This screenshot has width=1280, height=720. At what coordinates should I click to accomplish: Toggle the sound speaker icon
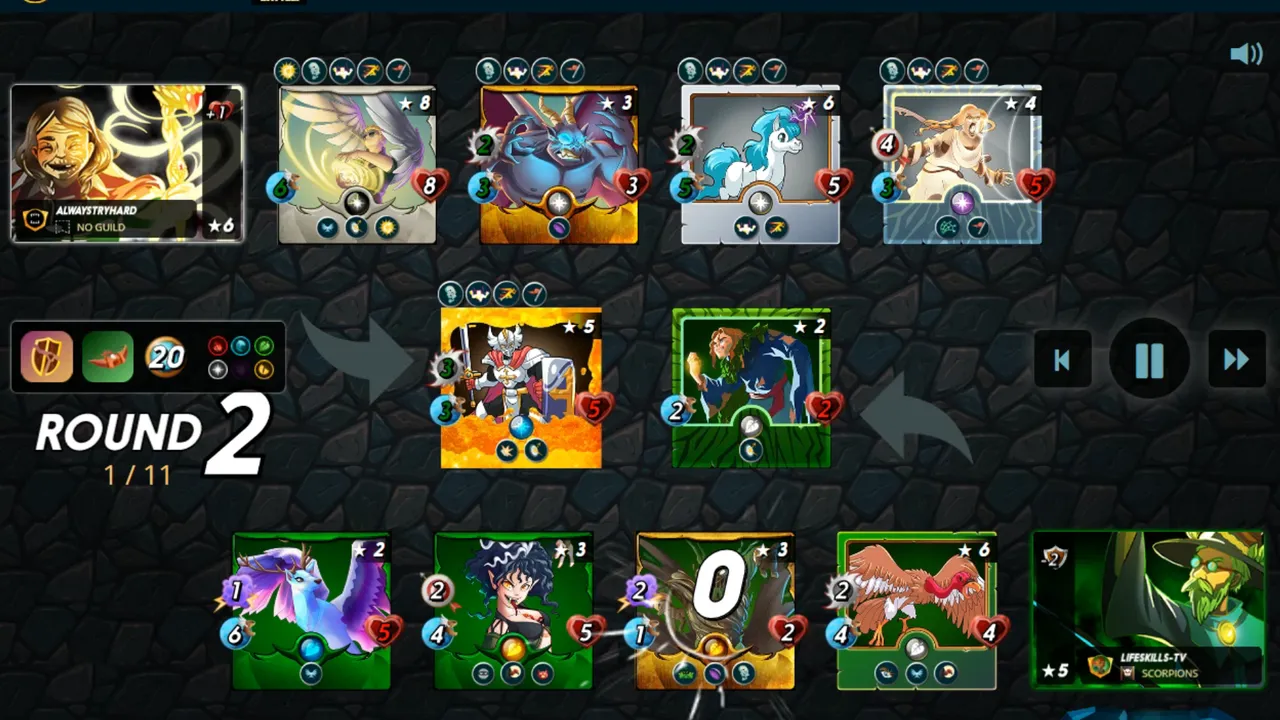[1246, 54]
